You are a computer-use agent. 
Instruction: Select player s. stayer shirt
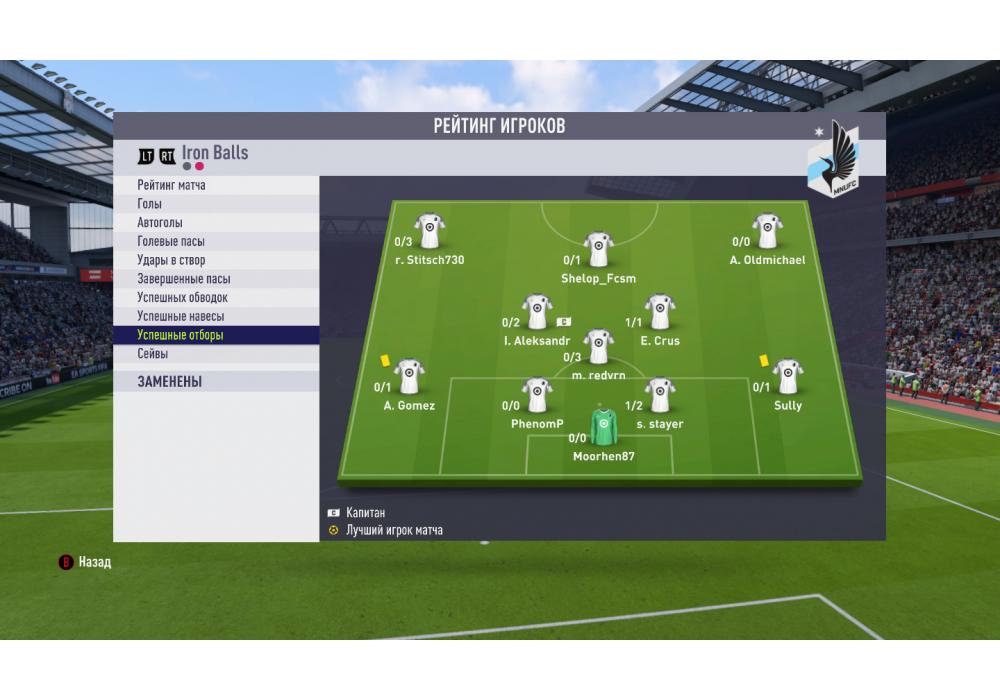coord(659,395)
